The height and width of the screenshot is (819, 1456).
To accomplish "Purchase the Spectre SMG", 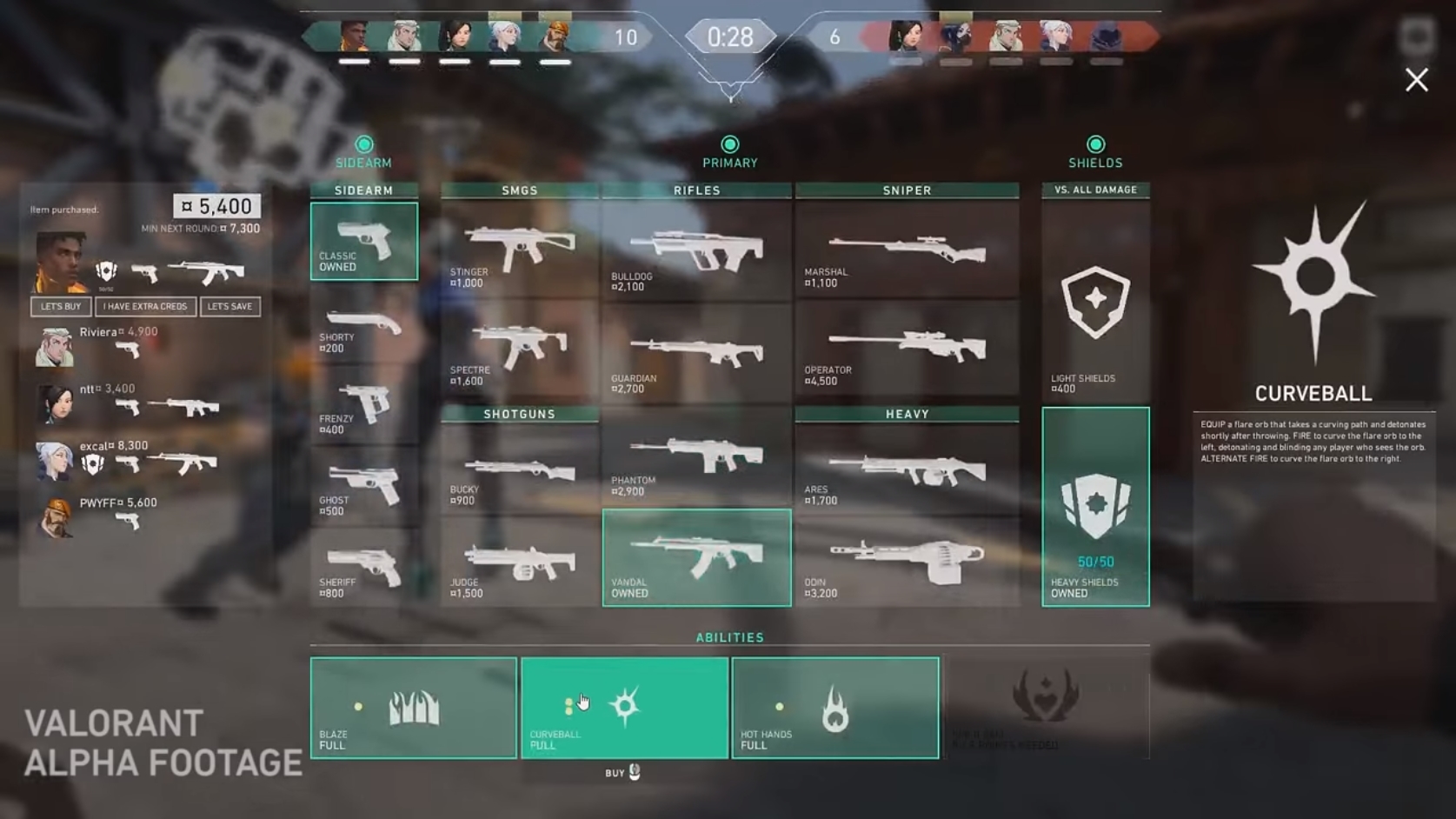I will (519, 350).
